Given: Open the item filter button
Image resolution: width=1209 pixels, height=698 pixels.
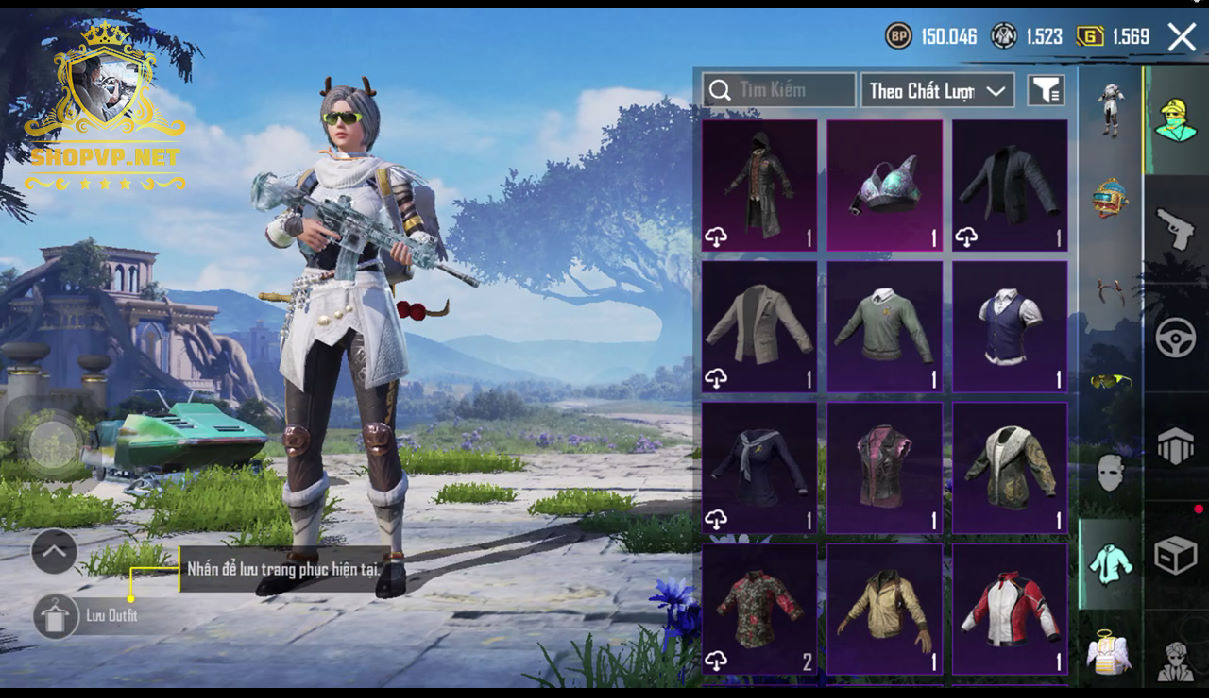Looking at the screenshot, I should pyautogui.click(x=1045, y=90).
